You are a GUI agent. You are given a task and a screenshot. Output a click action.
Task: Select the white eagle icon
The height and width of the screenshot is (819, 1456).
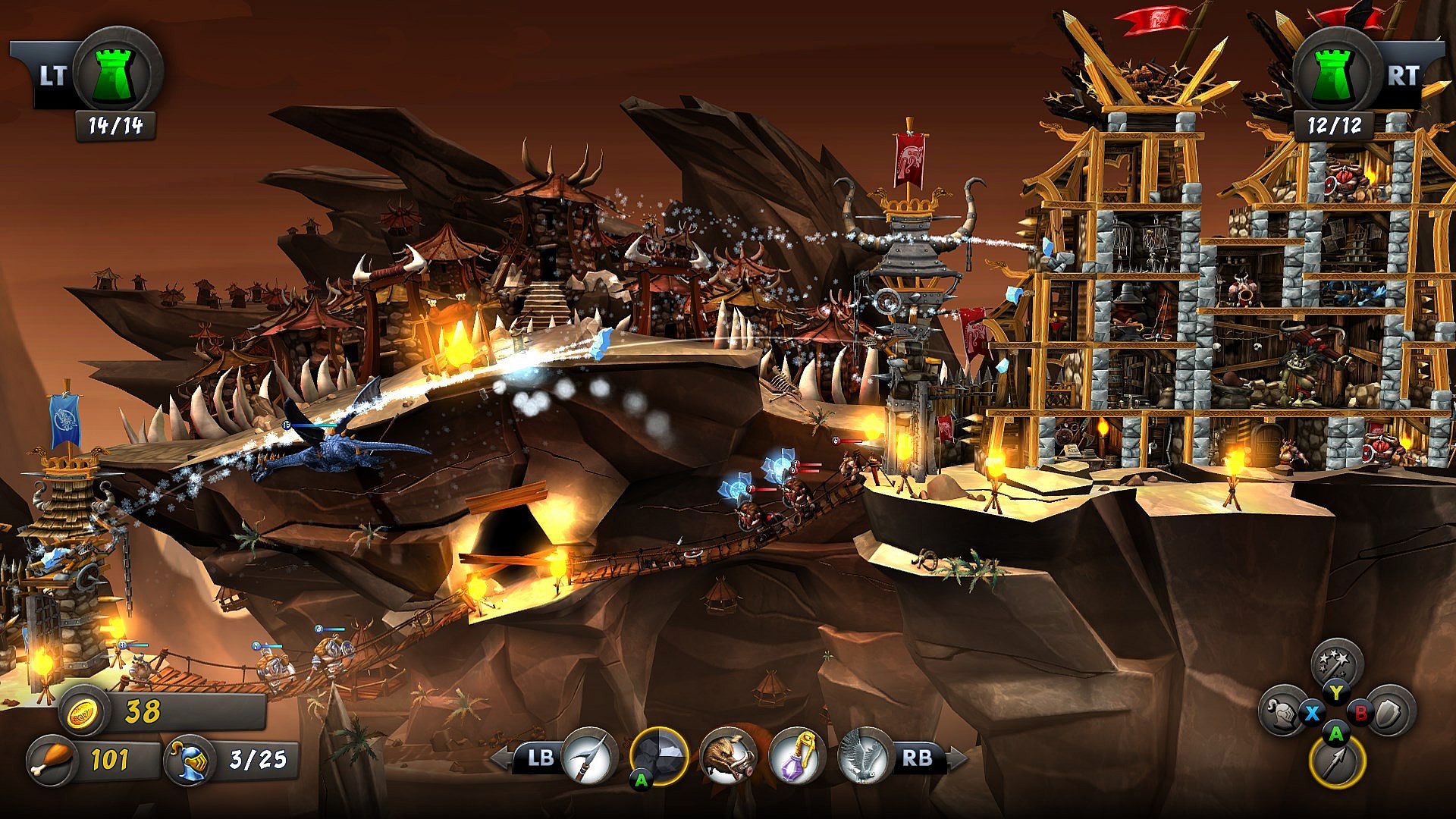coord(863,756)
